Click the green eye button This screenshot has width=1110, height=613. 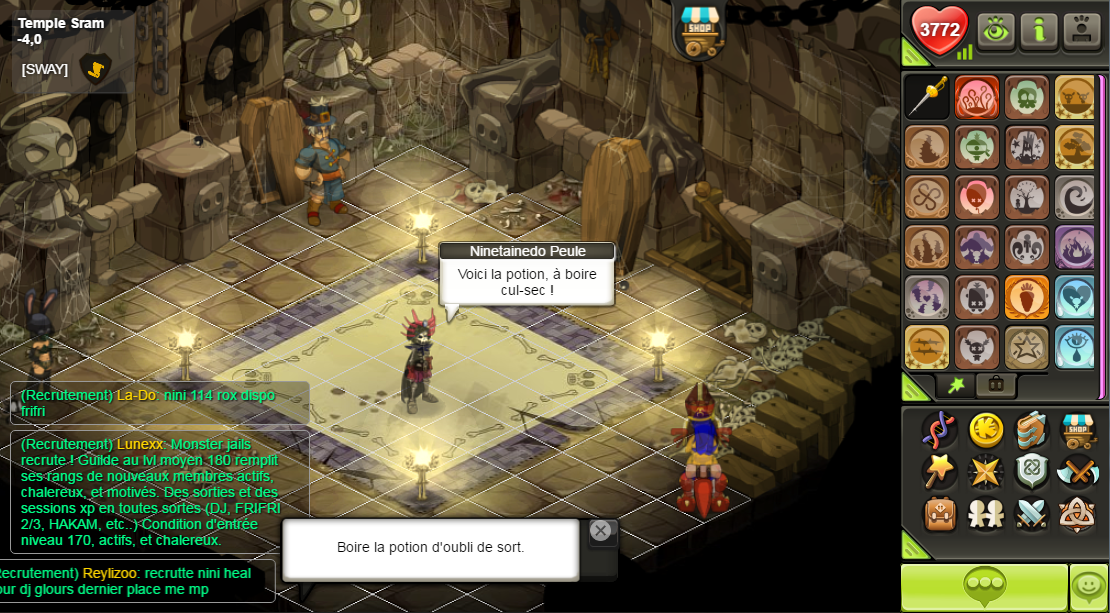click(996, 31)
